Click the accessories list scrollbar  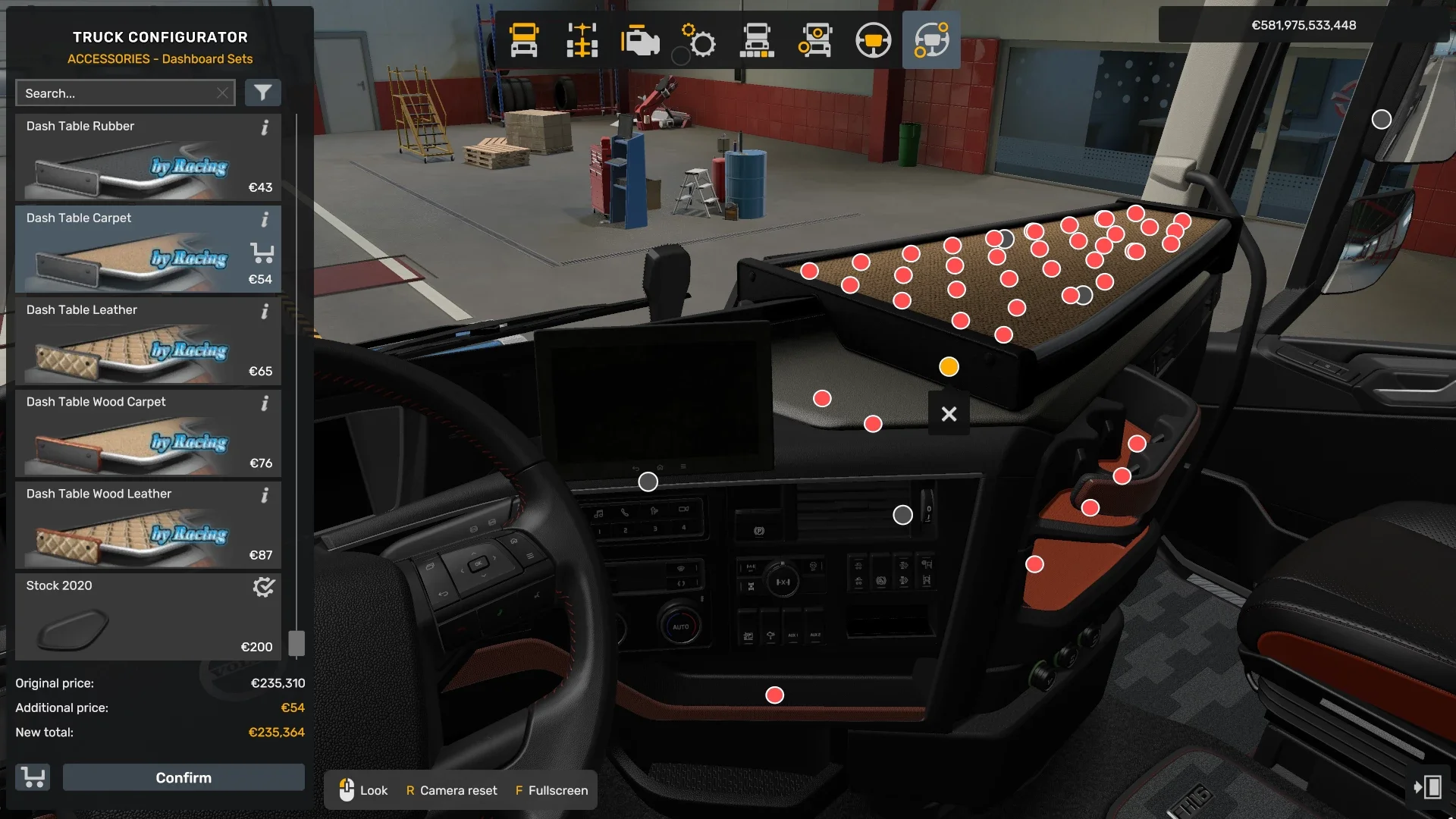[296, 641]
